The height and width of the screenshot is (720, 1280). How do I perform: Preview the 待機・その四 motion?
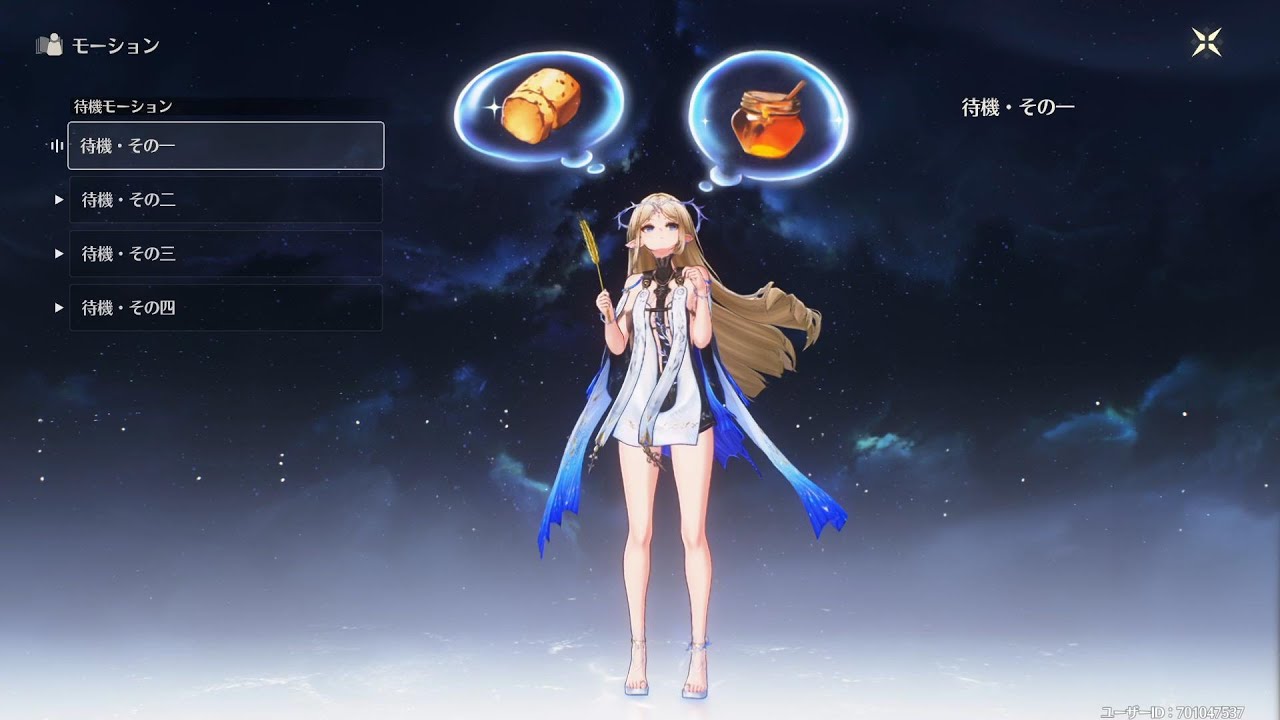[x=225, y=308]
